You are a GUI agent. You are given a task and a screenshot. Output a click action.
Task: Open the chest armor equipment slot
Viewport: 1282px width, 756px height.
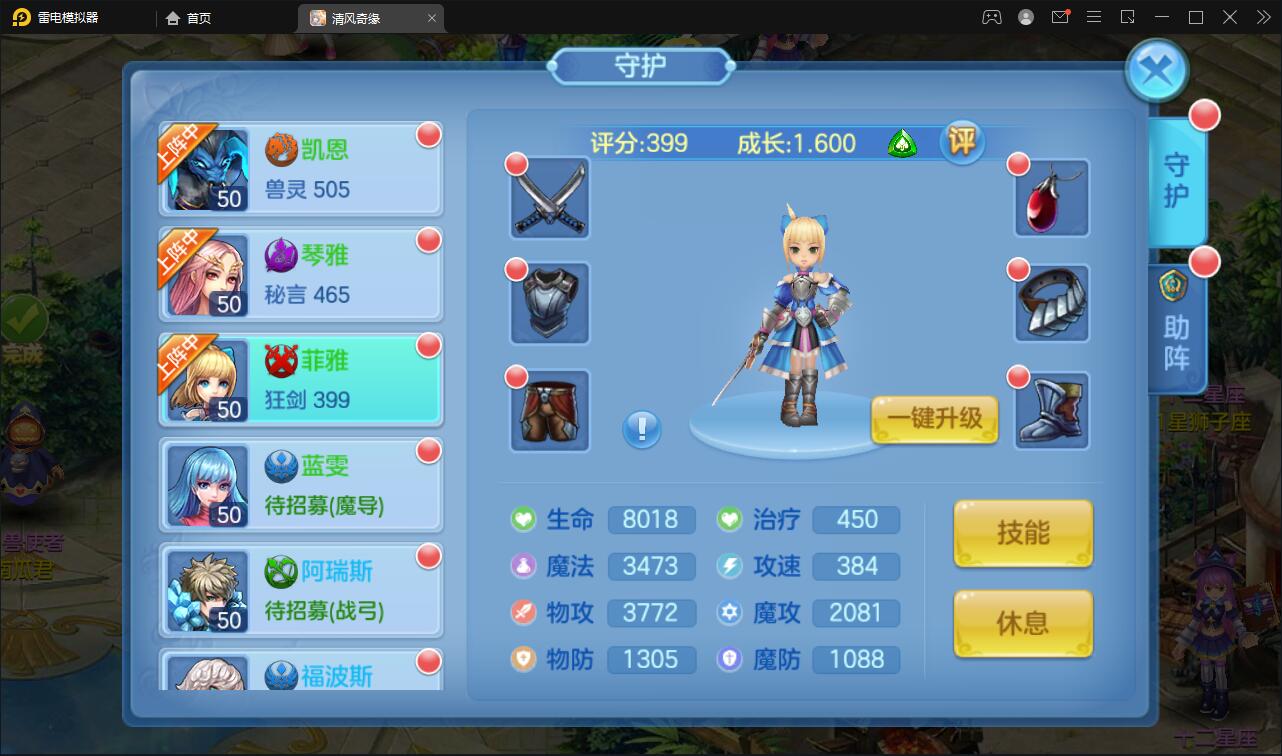(548, 303)
